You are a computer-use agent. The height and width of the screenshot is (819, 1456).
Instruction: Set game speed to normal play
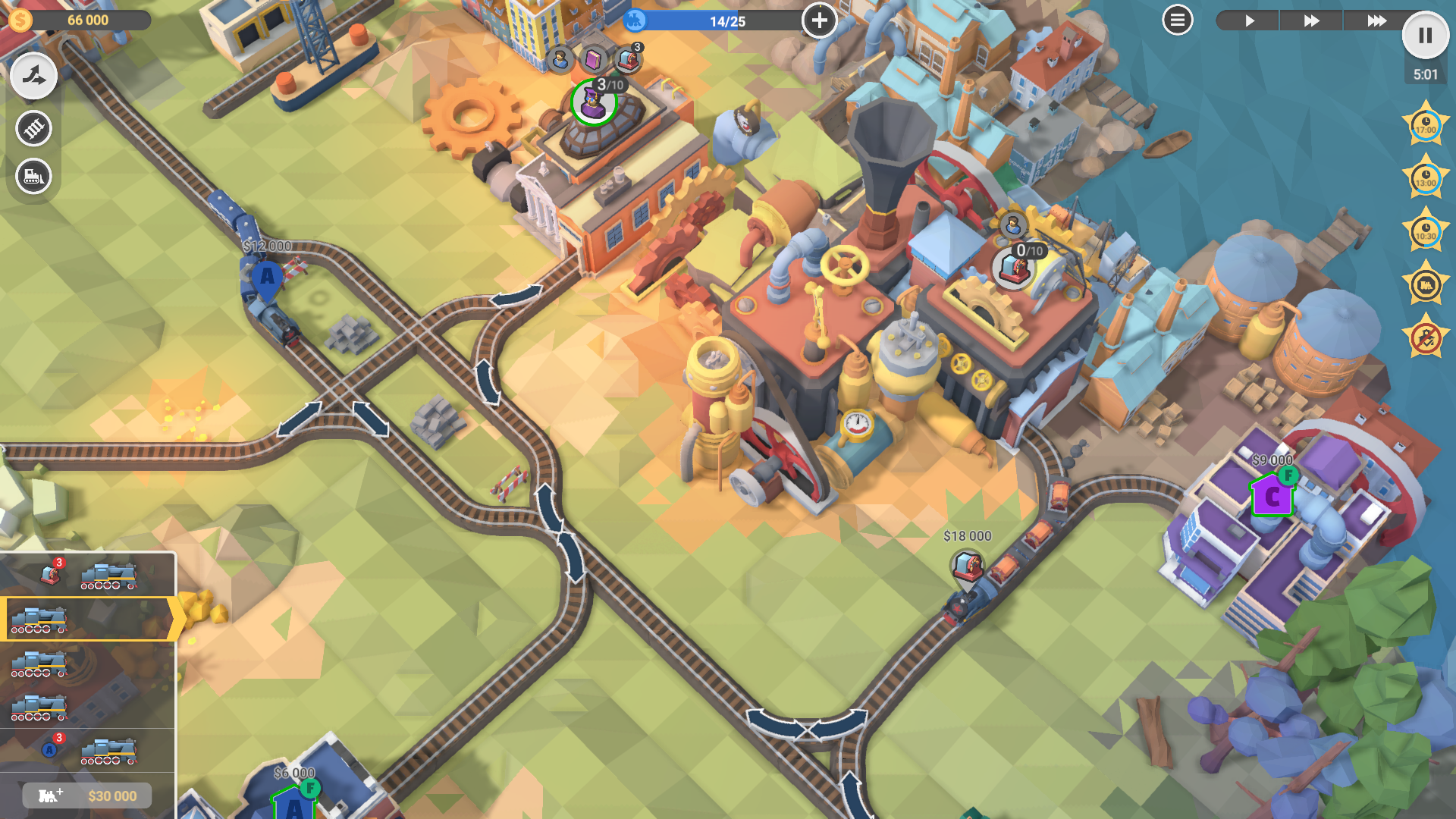tap(1249, 20)
